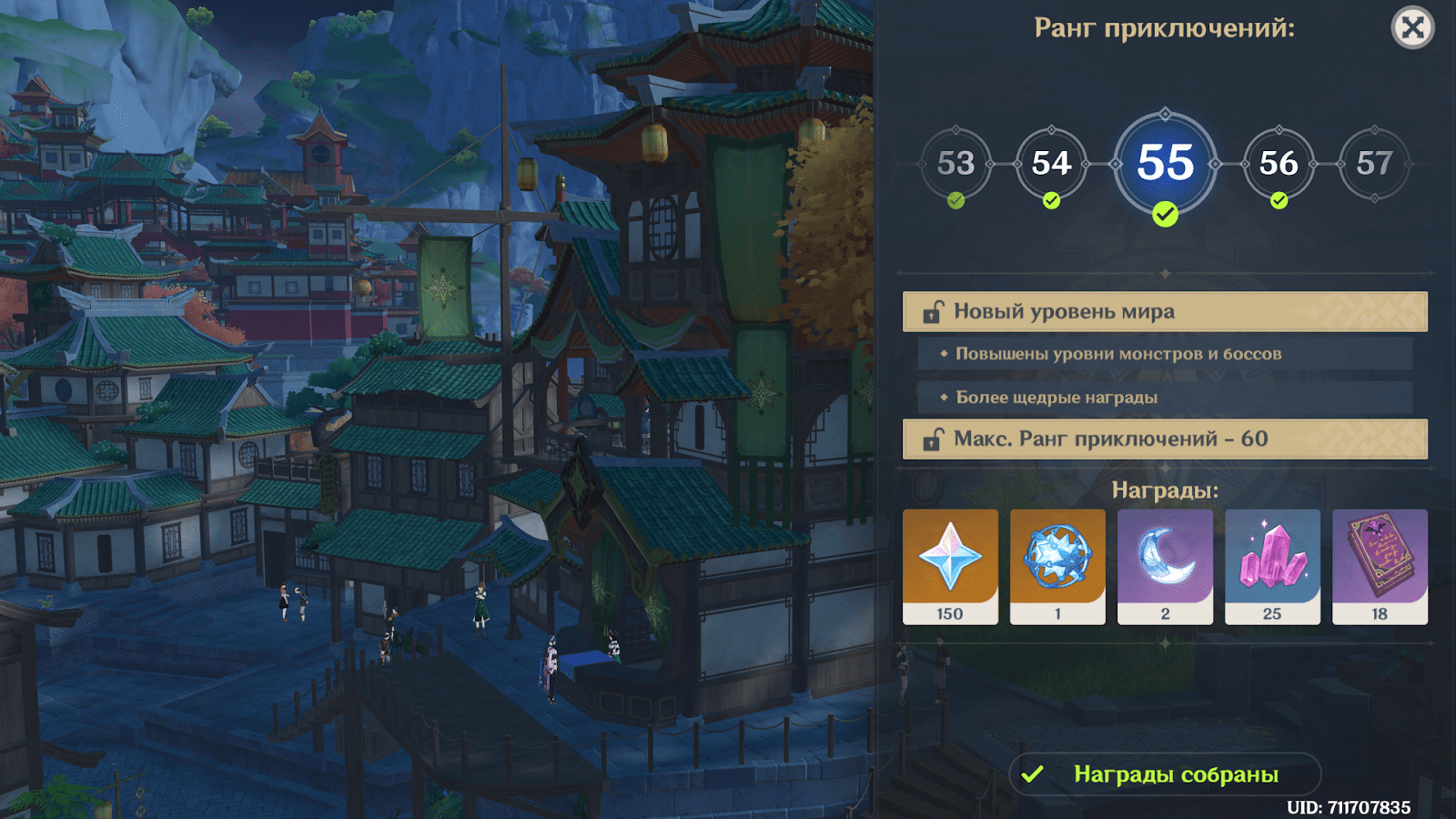Select Adventure Rank 54 node

[x=1051, y=164]
